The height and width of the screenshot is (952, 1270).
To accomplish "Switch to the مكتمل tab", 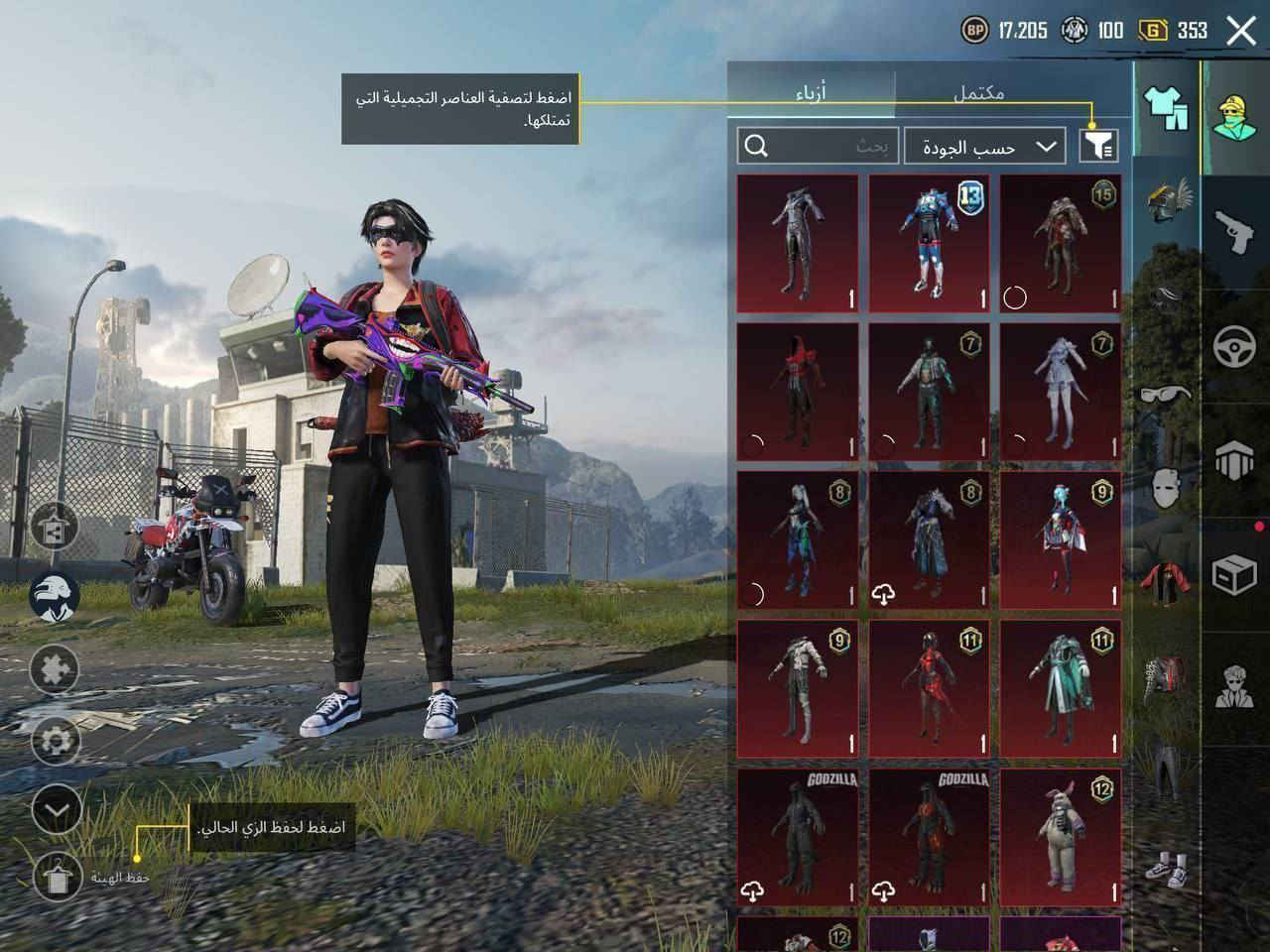I will [x=978, y=93].
